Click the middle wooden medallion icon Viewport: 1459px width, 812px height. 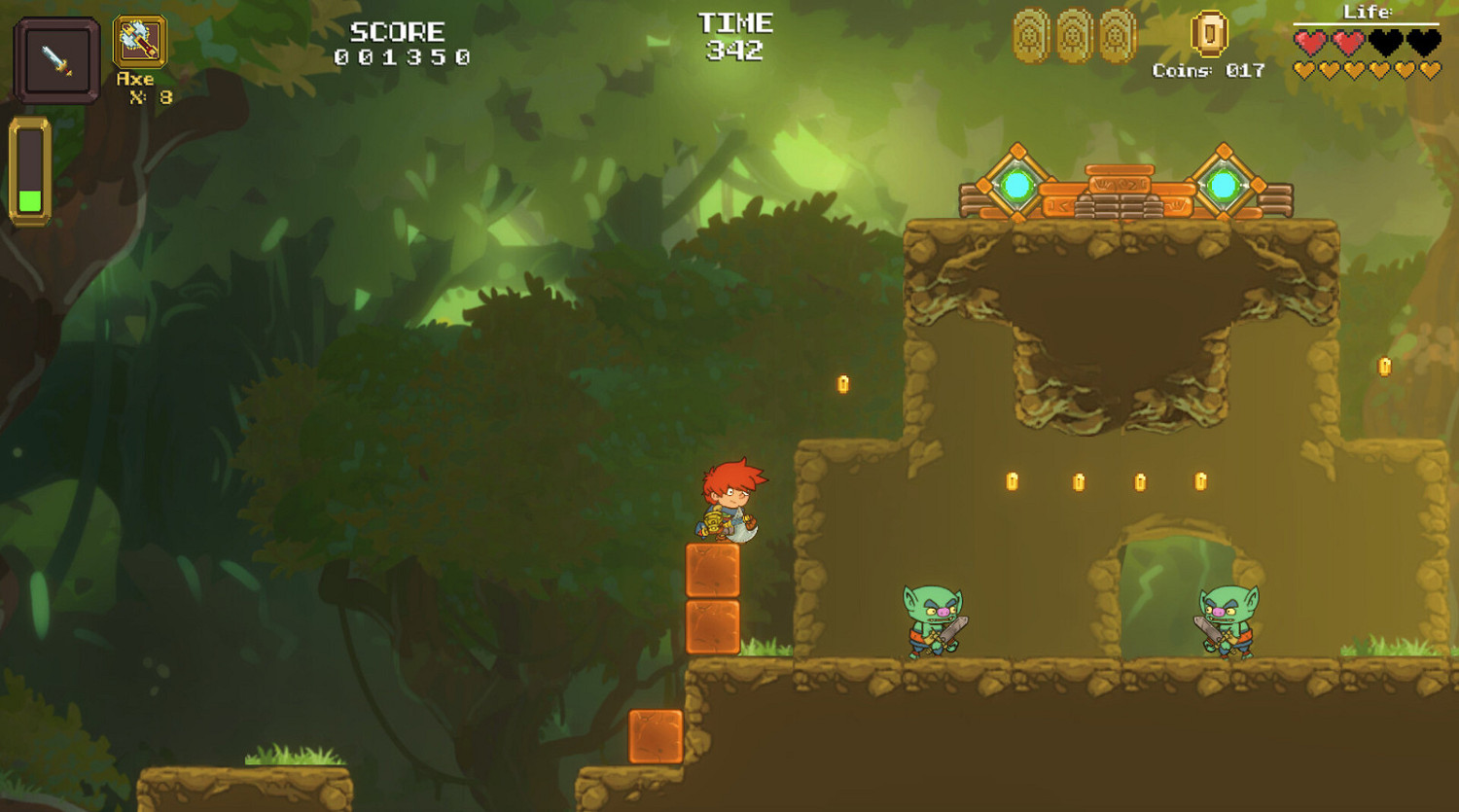1072,34
